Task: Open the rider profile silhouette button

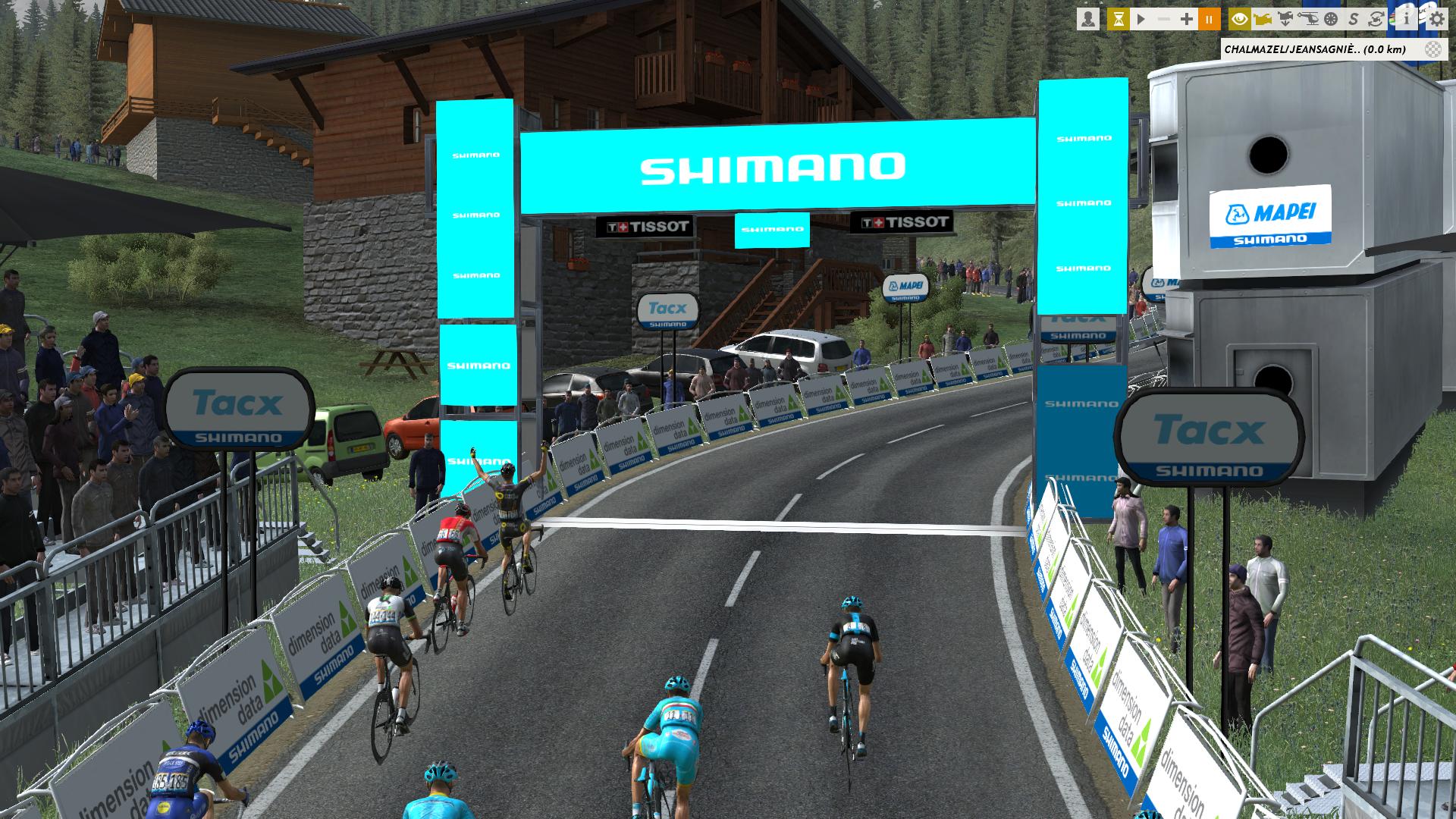Action: [x=1088, y=19]
